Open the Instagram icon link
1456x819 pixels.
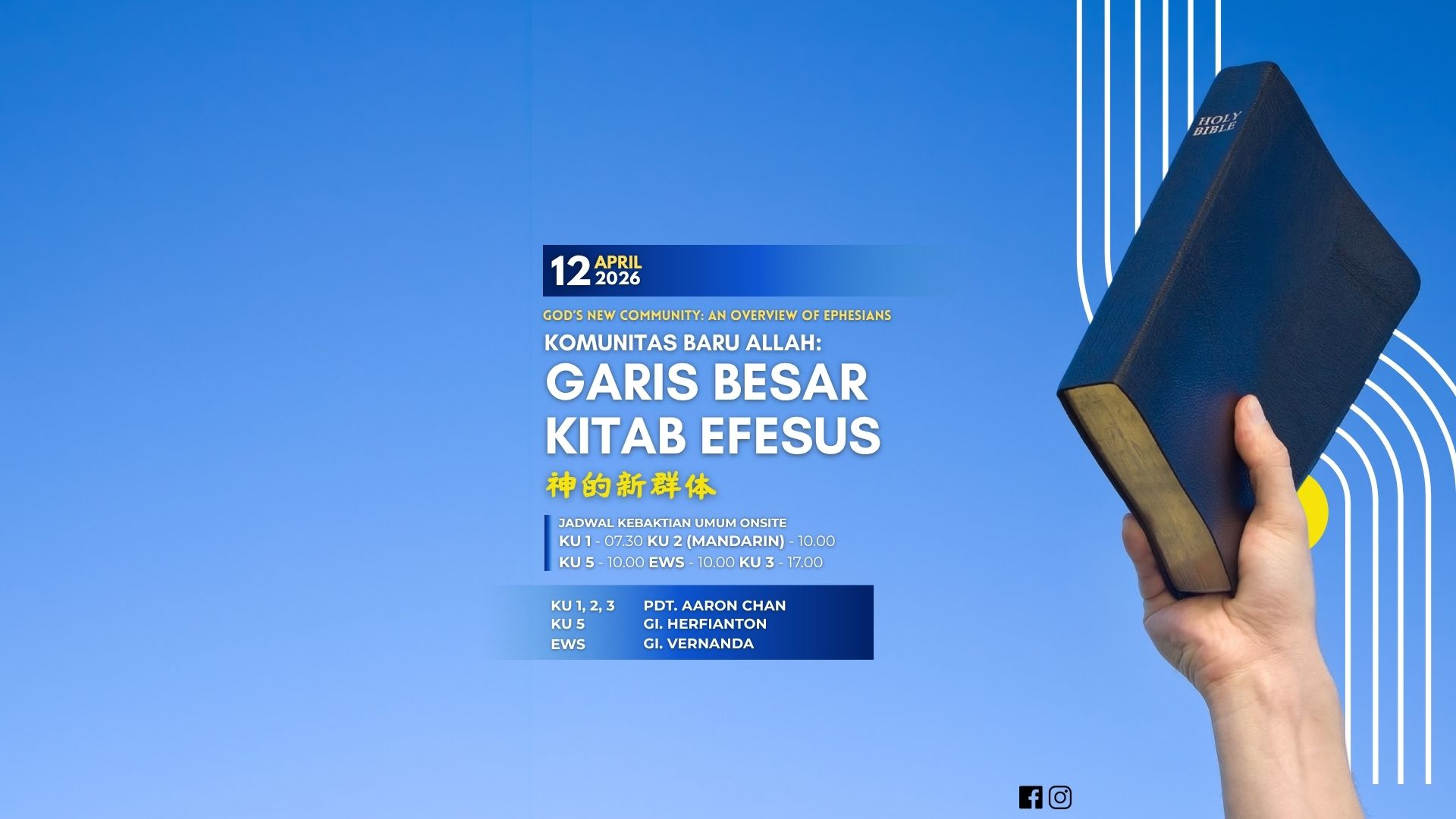pos(1060,797)
